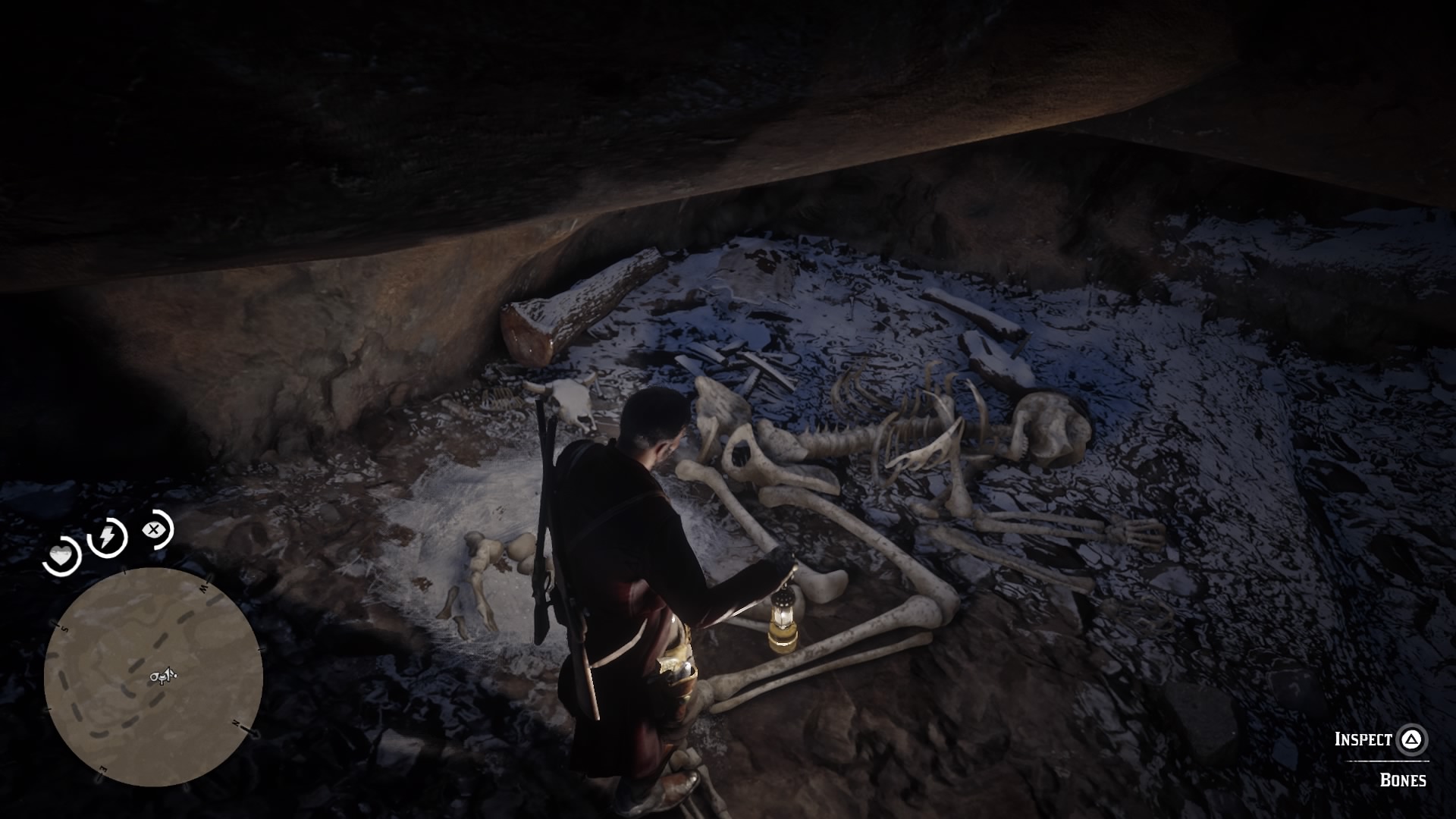The height and width of the screenshot is (819, 1456).
Task: Choose the Dead Eye core icon
Action: [155, 529]
